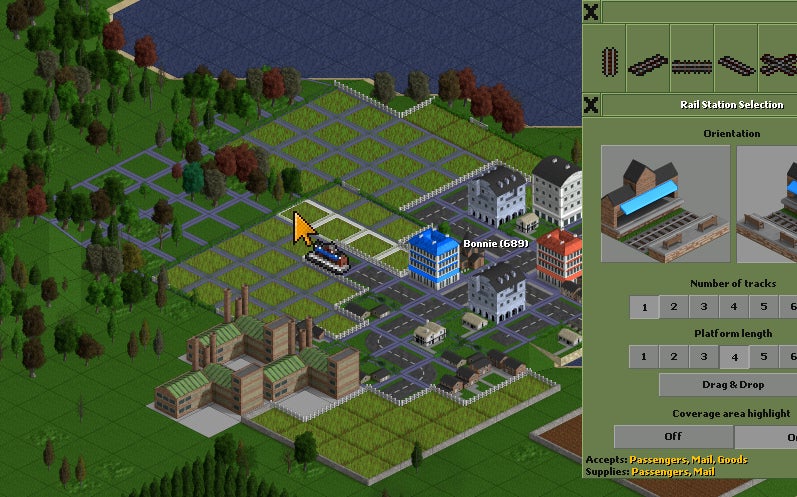Select the crossed autorail track tool
This screenshot has height=497, width=797.
click(778, 64)
